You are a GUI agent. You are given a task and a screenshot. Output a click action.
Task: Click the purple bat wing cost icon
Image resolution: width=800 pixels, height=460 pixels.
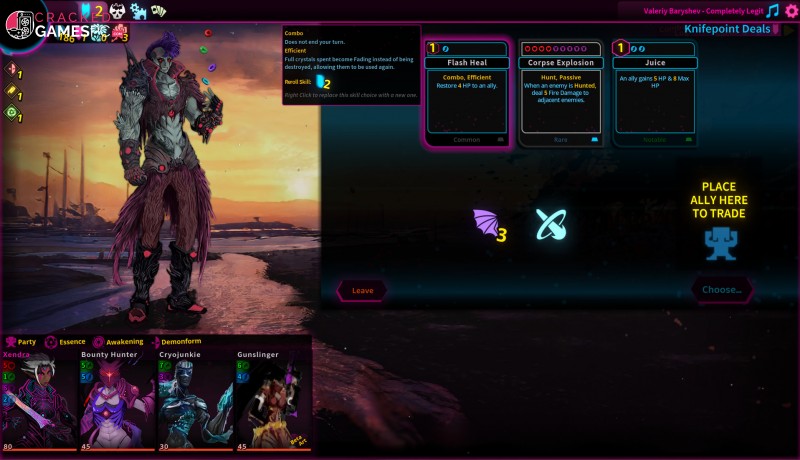485,224
